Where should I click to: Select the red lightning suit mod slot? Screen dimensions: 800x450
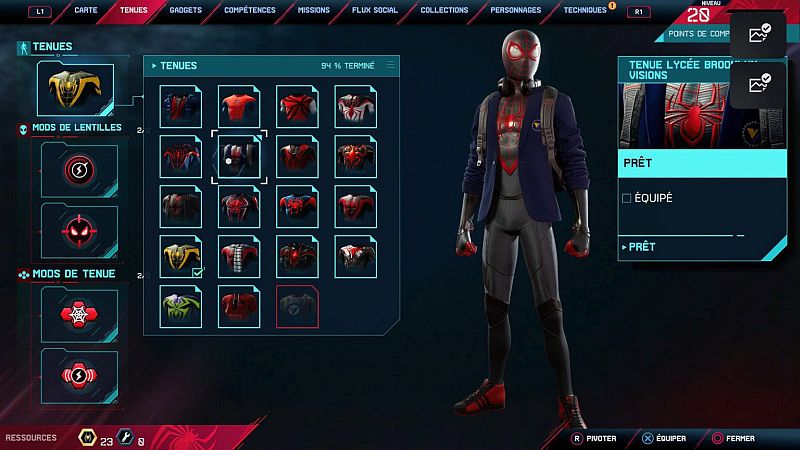[x=79, y=375]
